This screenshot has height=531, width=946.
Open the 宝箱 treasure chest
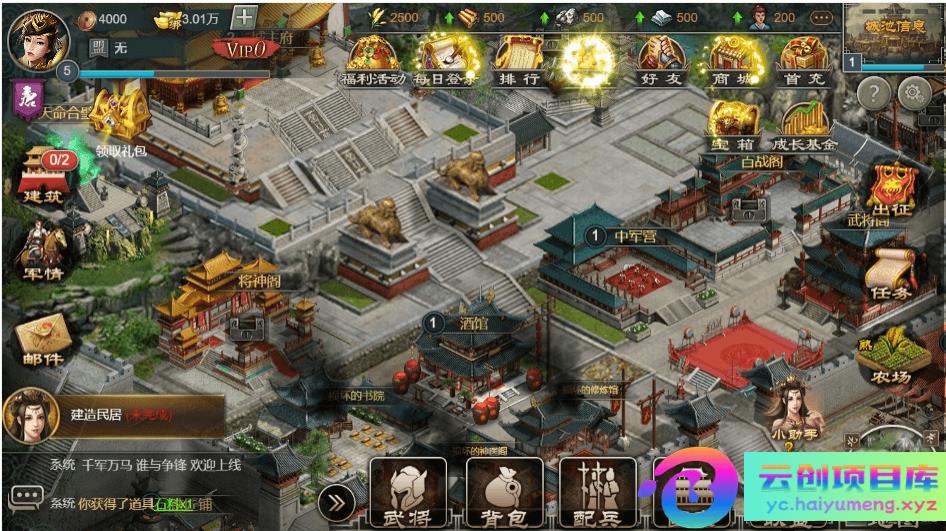click(733, 127)
